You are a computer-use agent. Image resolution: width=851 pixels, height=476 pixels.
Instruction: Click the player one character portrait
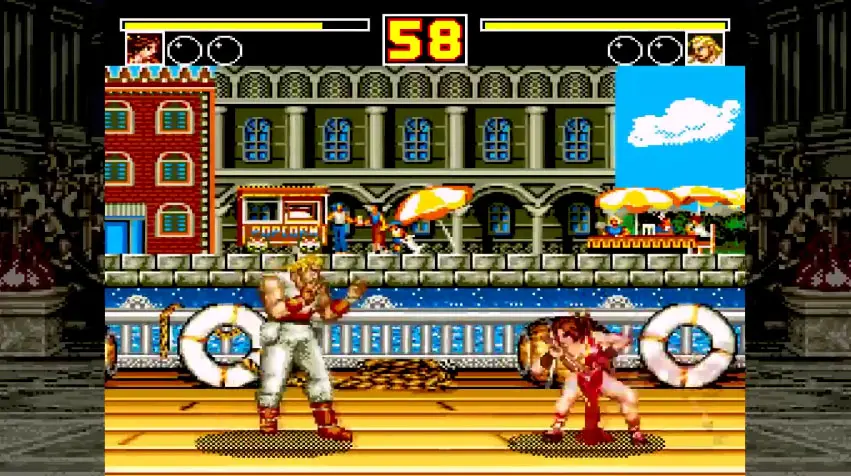point(144,48)
